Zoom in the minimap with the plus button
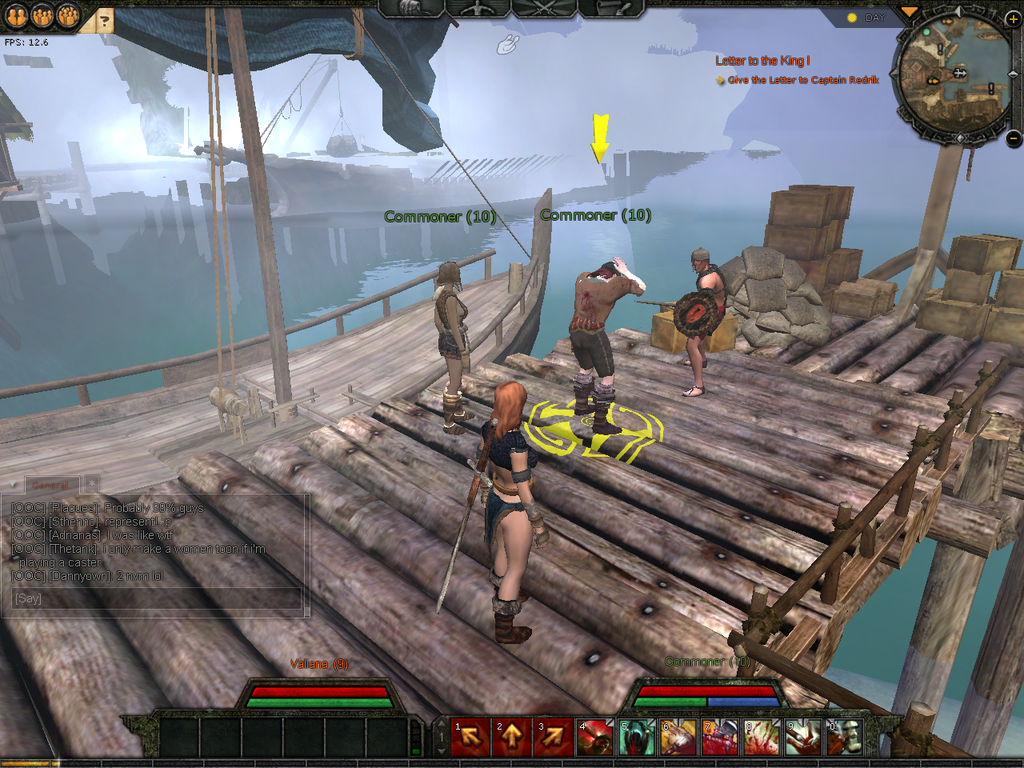The image size is (1024, 768). 1012,20
